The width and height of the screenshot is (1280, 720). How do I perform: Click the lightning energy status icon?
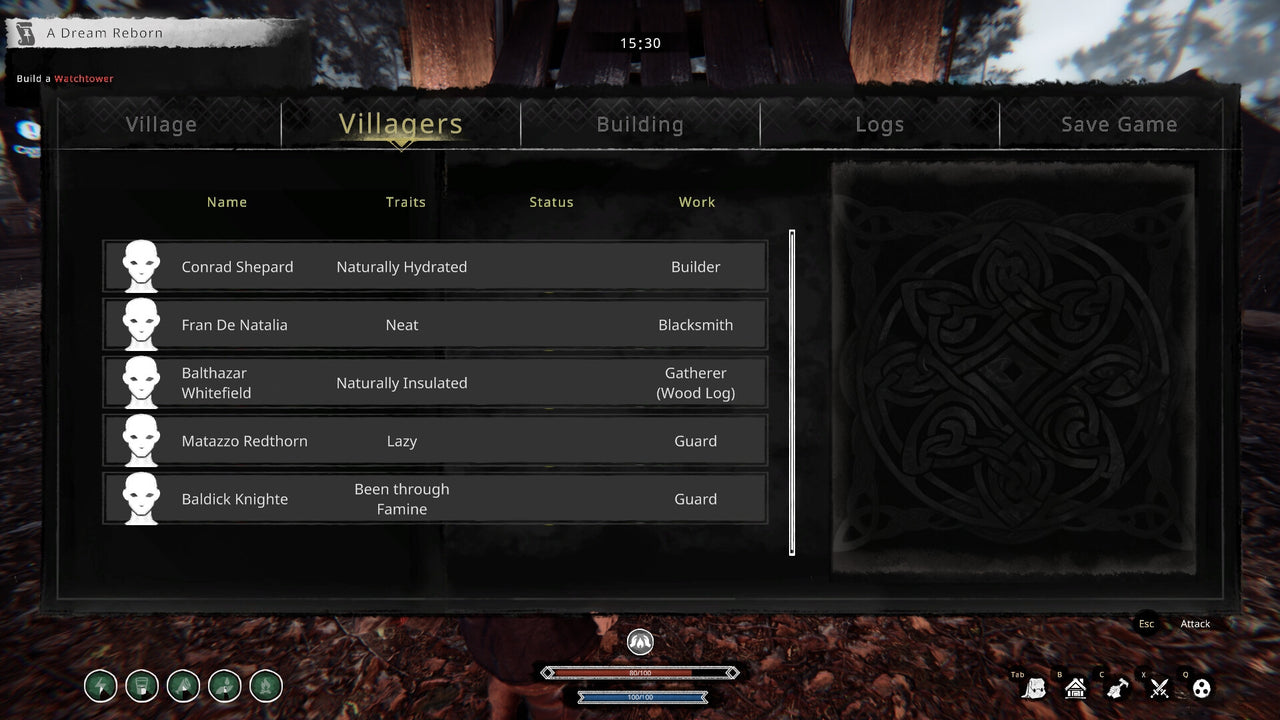(x=100, y=686)
